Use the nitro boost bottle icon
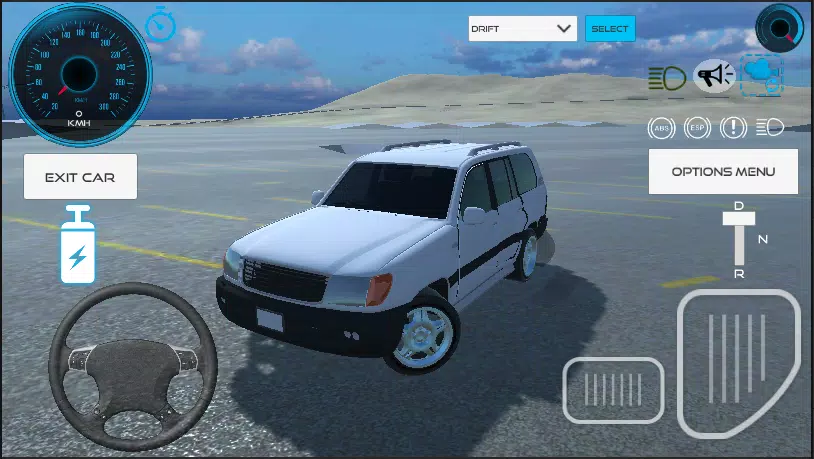814x459 pixels. click(x=77, y=245)
